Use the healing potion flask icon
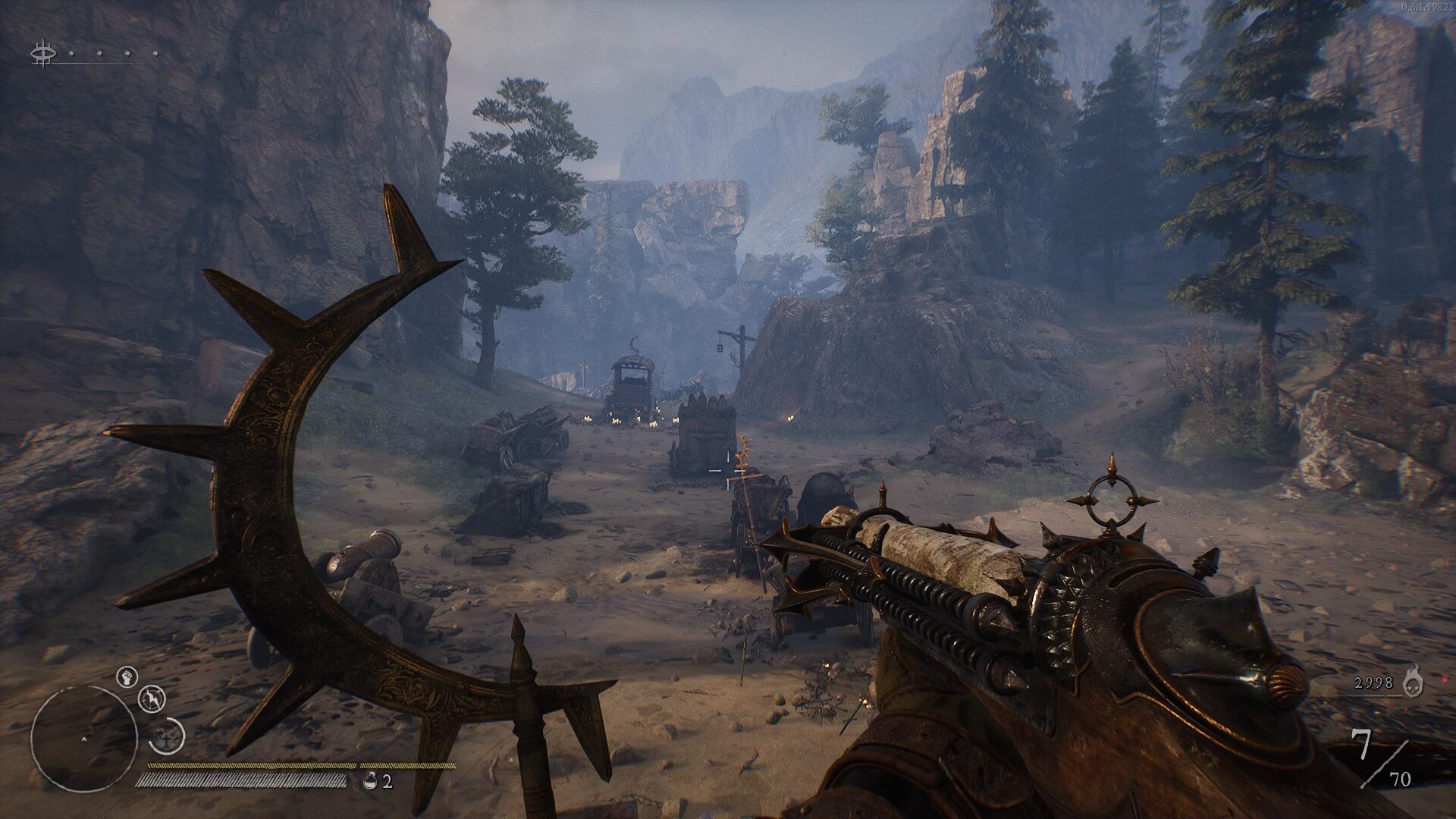 click(x=370, y=780)
